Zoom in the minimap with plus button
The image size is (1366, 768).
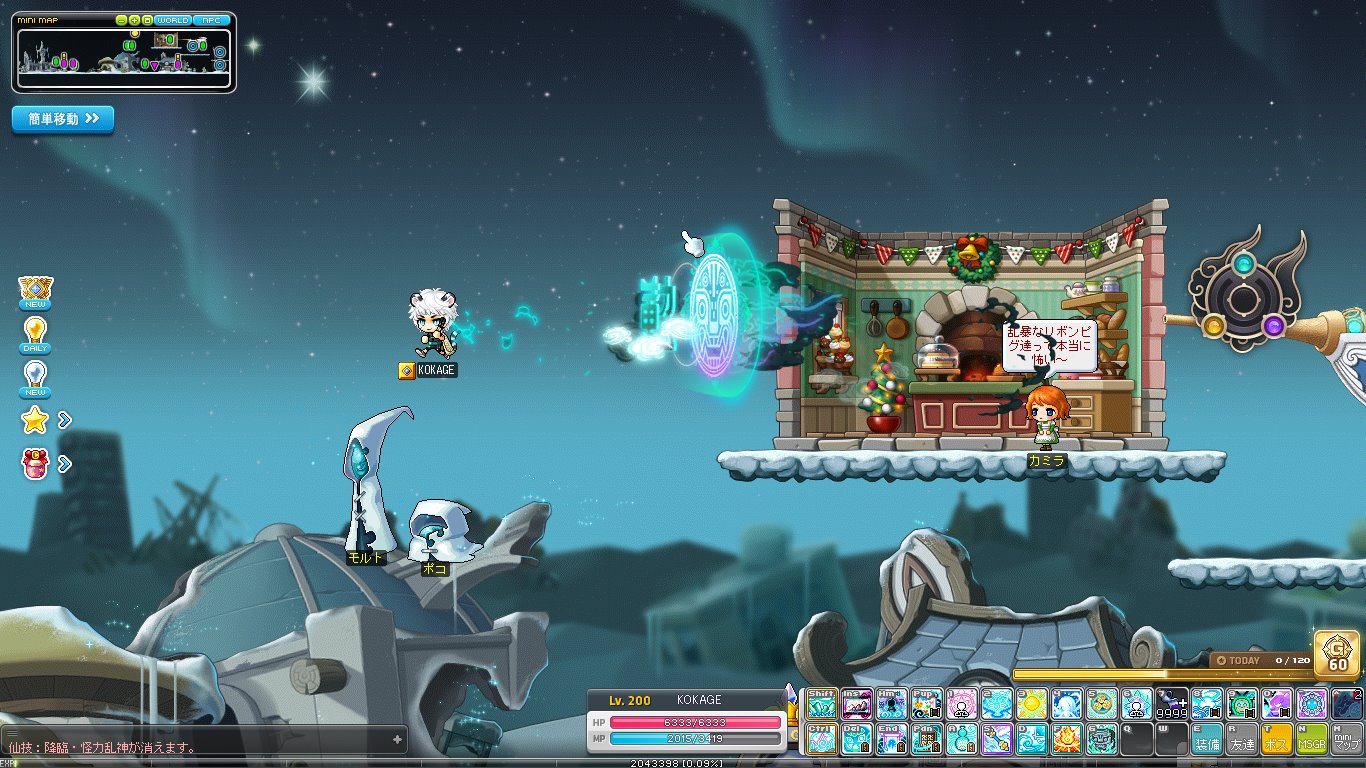tap(134, 20)
